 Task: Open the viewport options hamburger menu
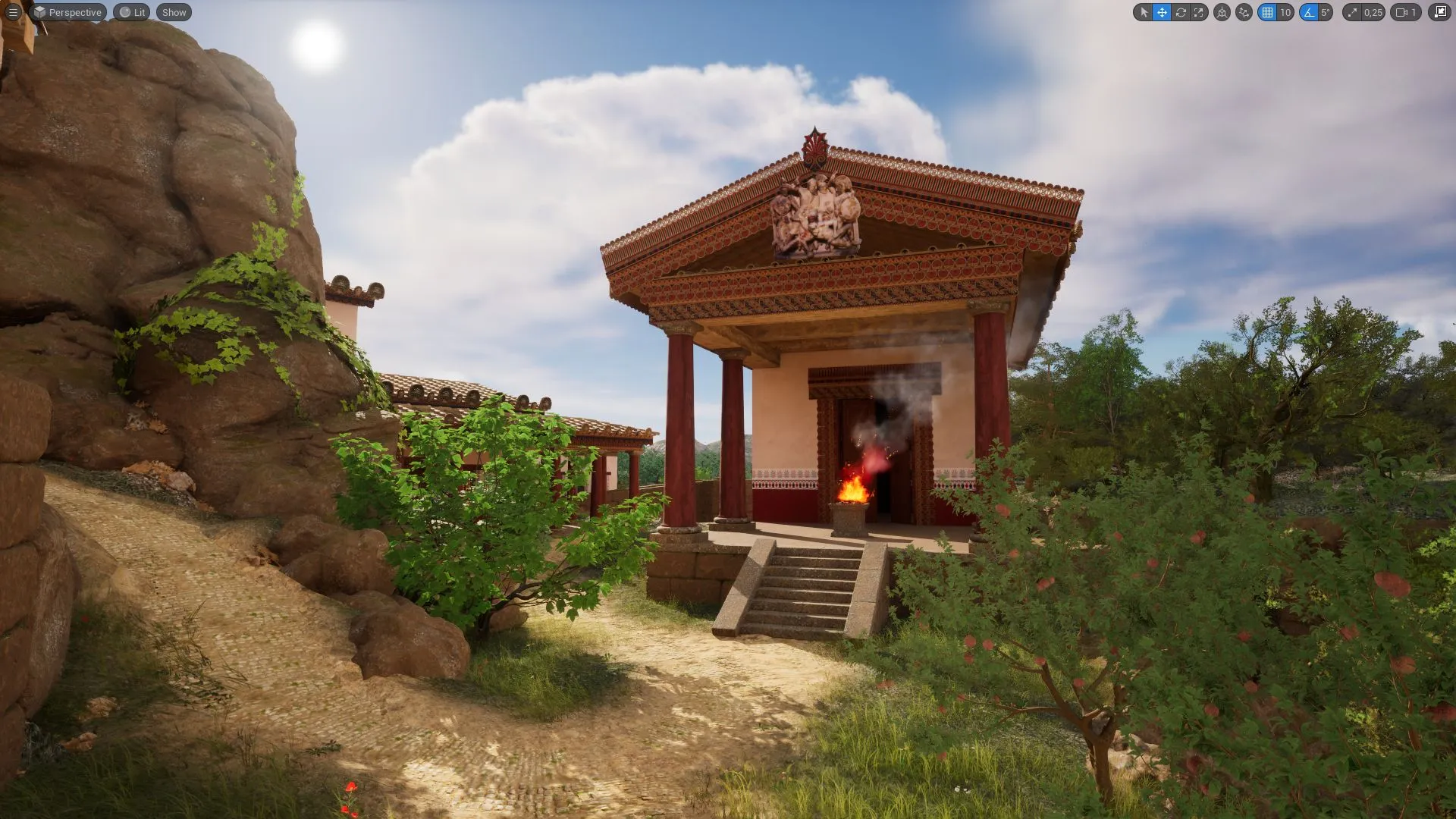point(13,12)
